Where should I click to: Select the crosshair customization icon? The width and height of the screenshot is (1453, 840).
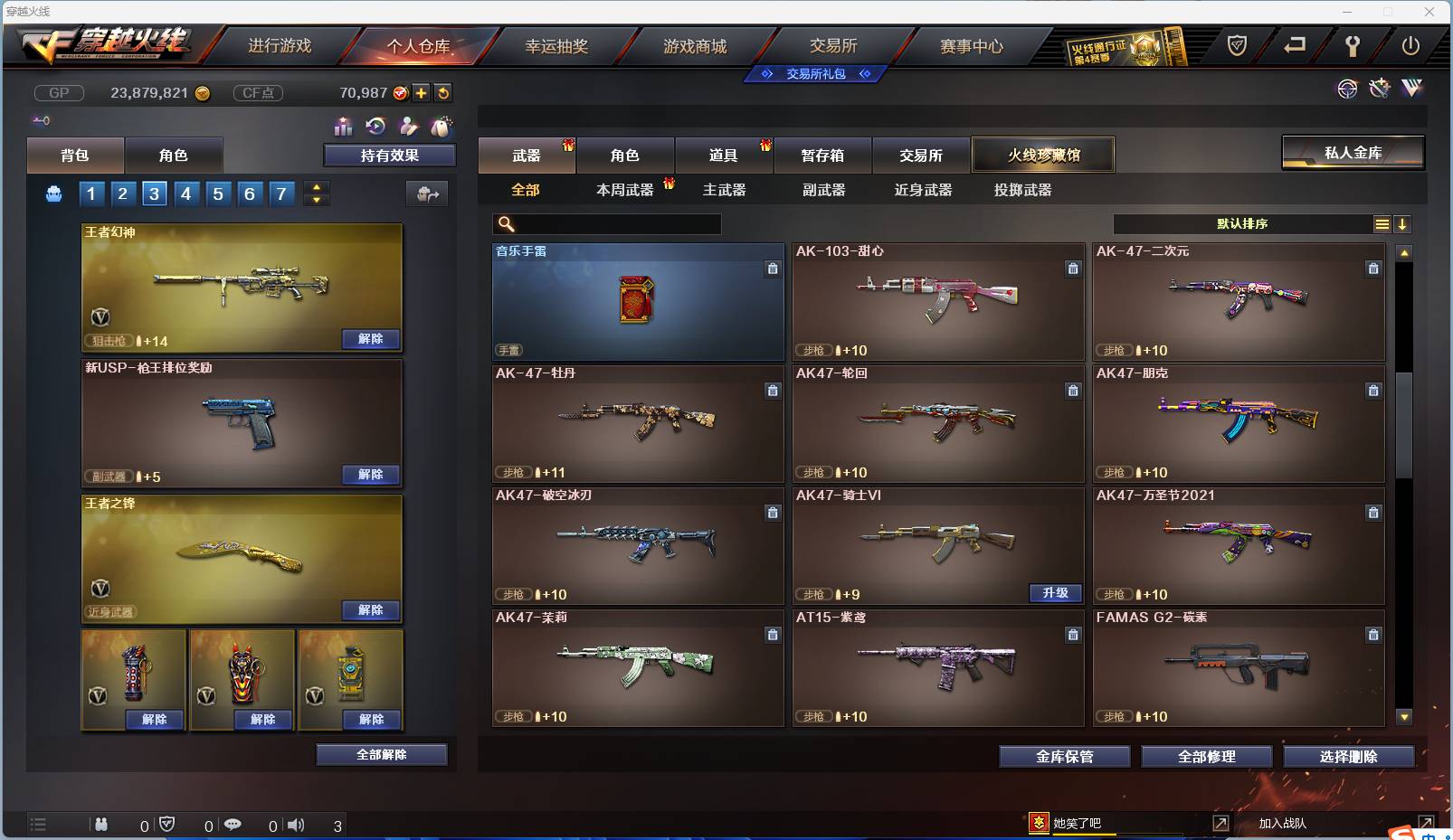pos(1347,89)
